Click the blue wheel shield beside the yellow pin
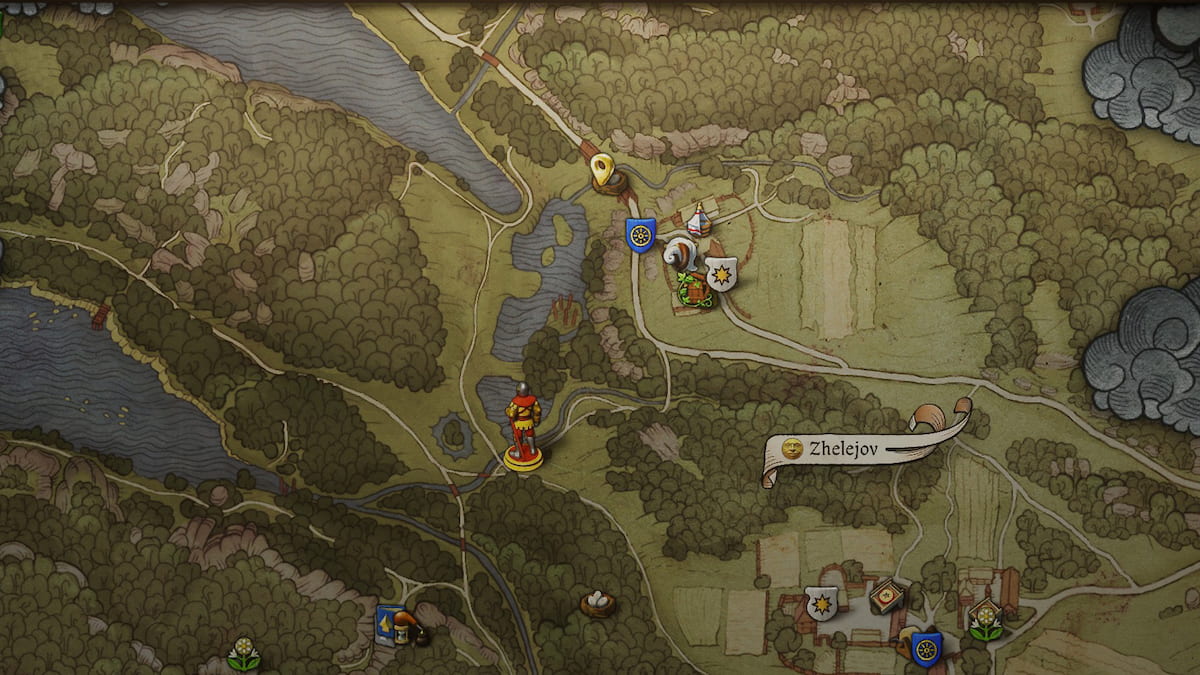The height and width of the screenshot is (675, 1200). 640,234
